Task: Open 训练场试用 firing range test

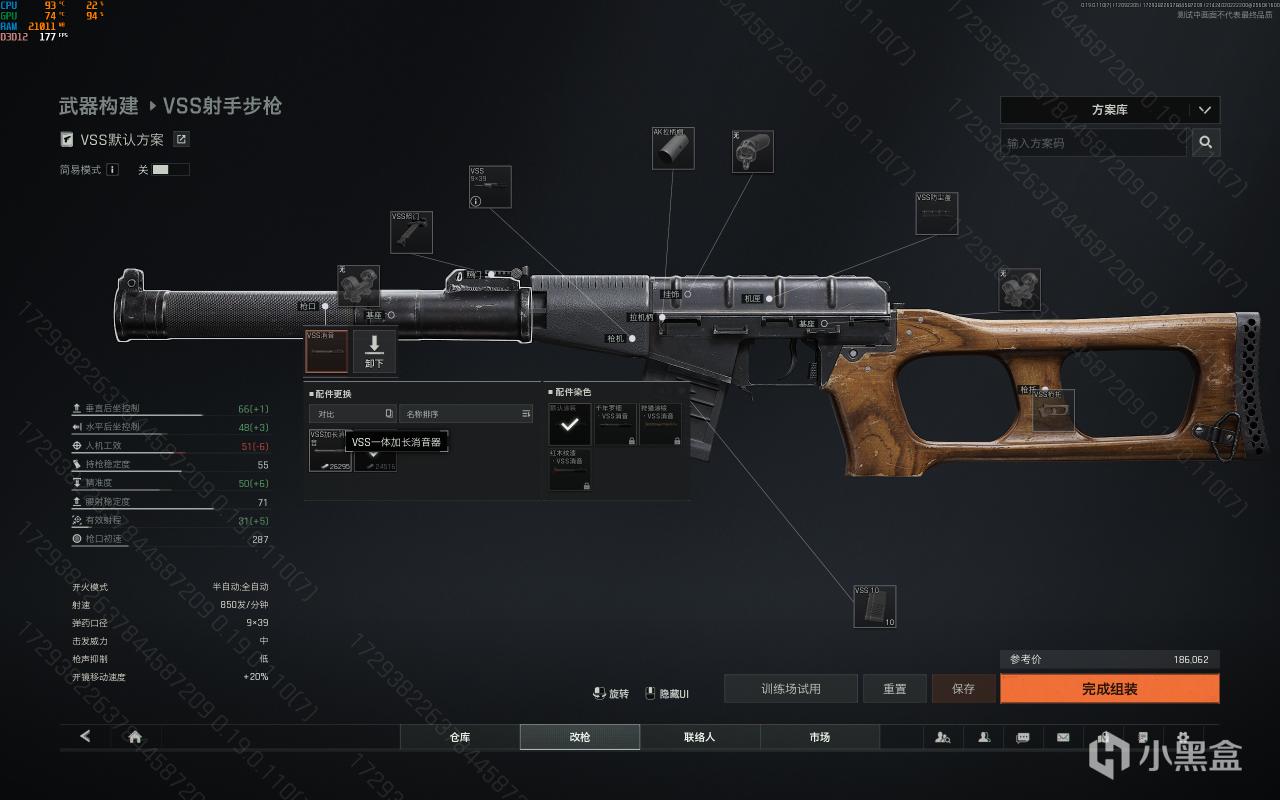Action: point(790,689)
